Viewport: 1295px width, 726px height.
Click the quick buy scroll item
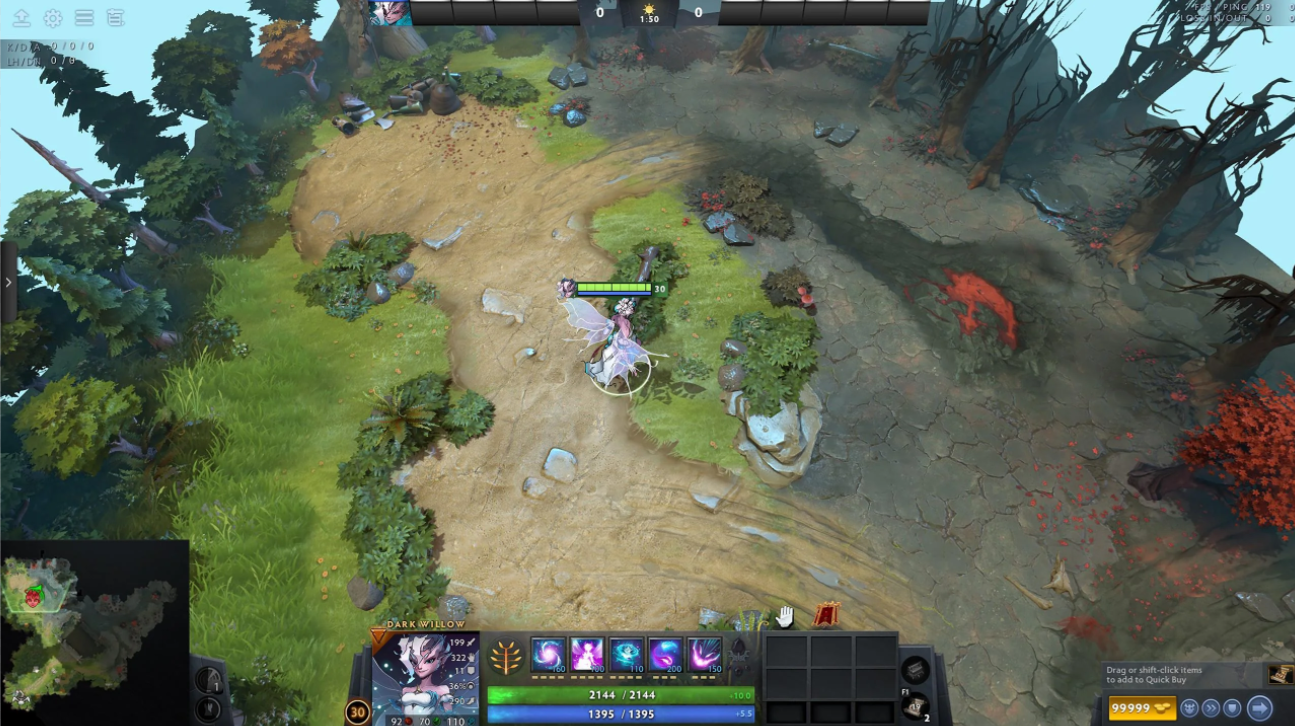[1279, 675]
